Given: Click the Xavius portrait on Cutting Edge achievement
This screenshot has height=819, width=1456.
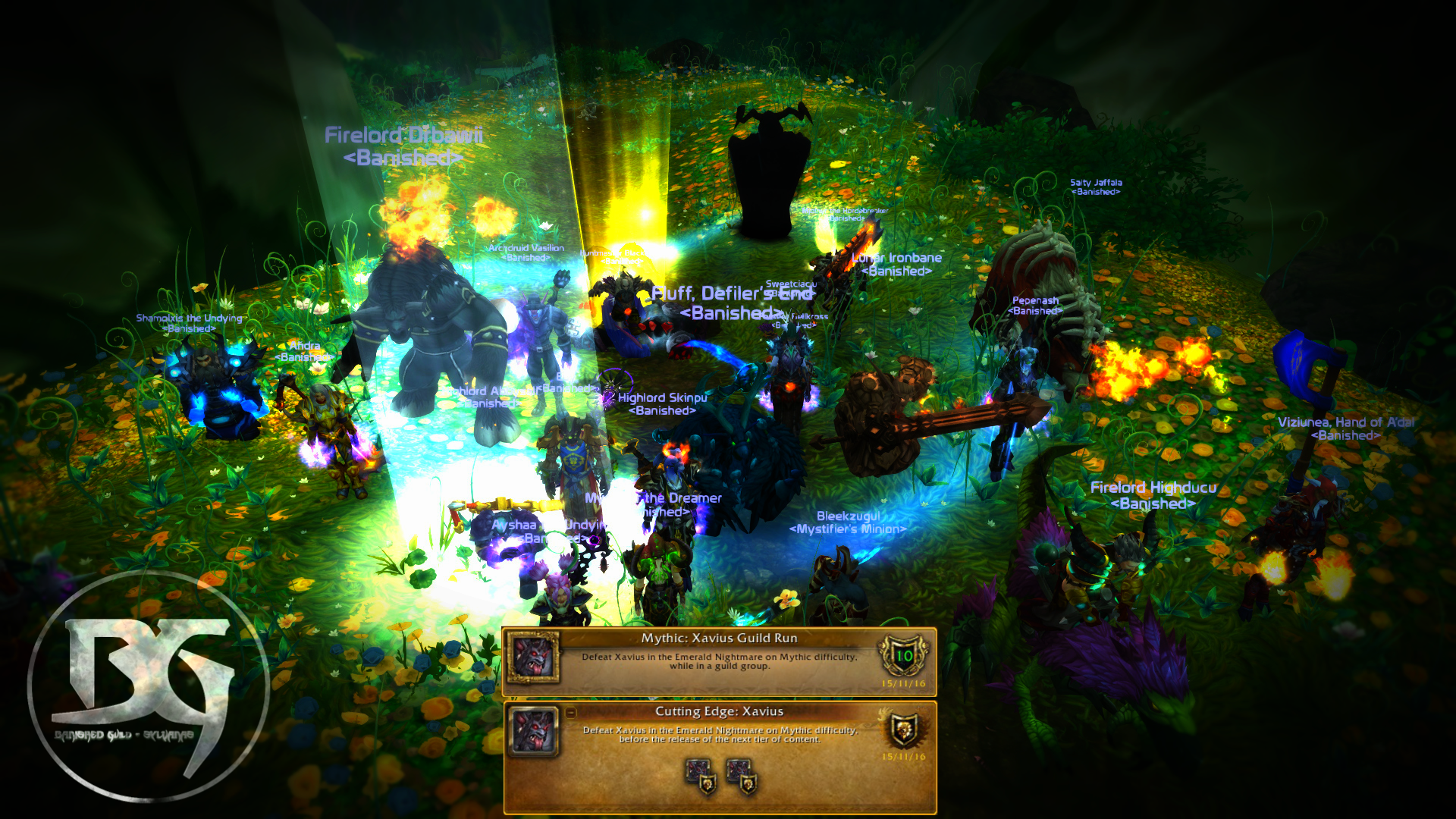Looking at the screenshot, I should (533, 730).
